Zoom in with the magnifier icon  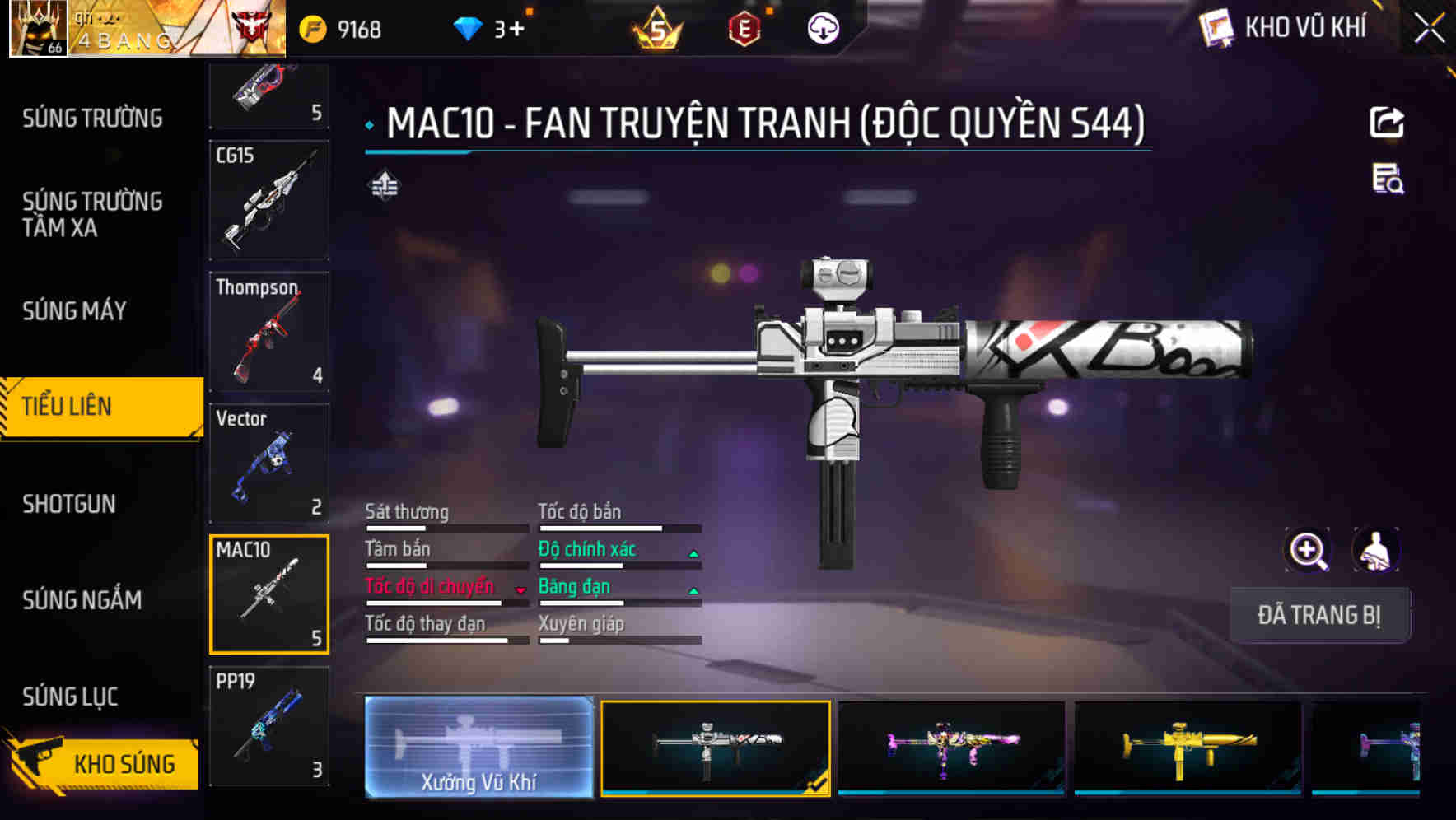coord(1308,550)
